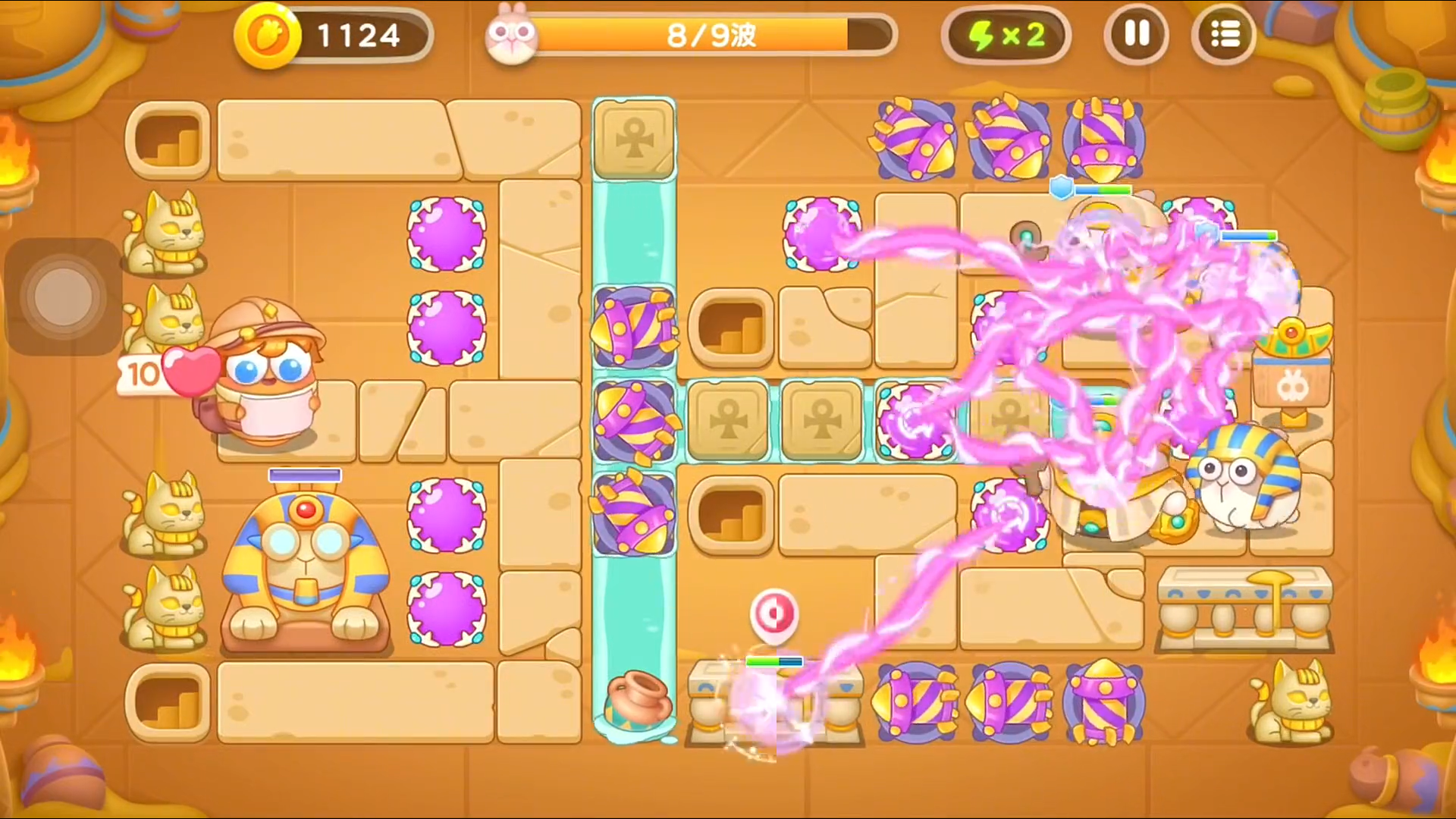Tap the ankh symbol tile above the water channel
Image resolution: width=1456 pixels, height=819 pixels.
pos(634,139)
